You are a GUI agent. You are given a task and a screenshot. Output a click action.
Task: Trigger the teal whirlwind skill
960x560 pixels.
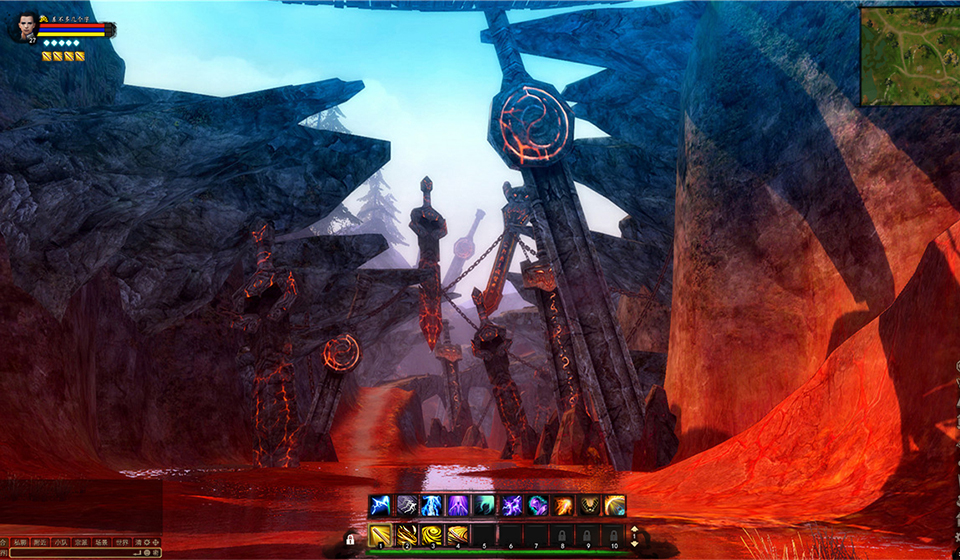click(x=484, y=506)
